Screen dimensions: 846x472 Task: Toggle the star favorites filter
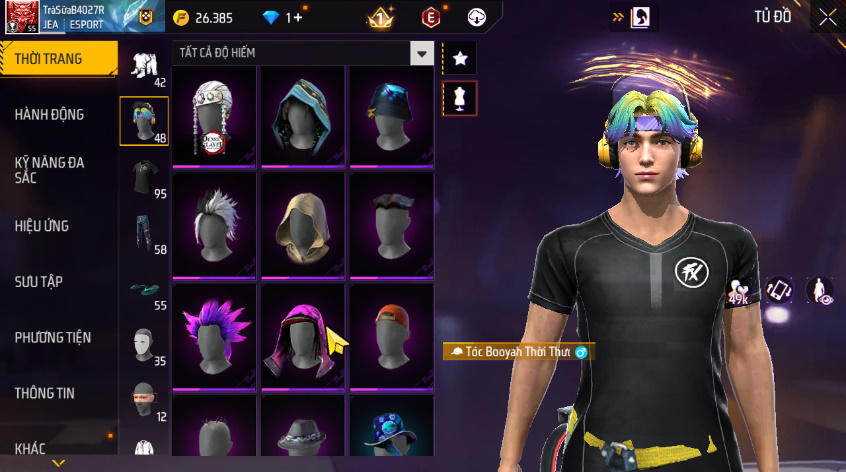click(x=460, y=59)
